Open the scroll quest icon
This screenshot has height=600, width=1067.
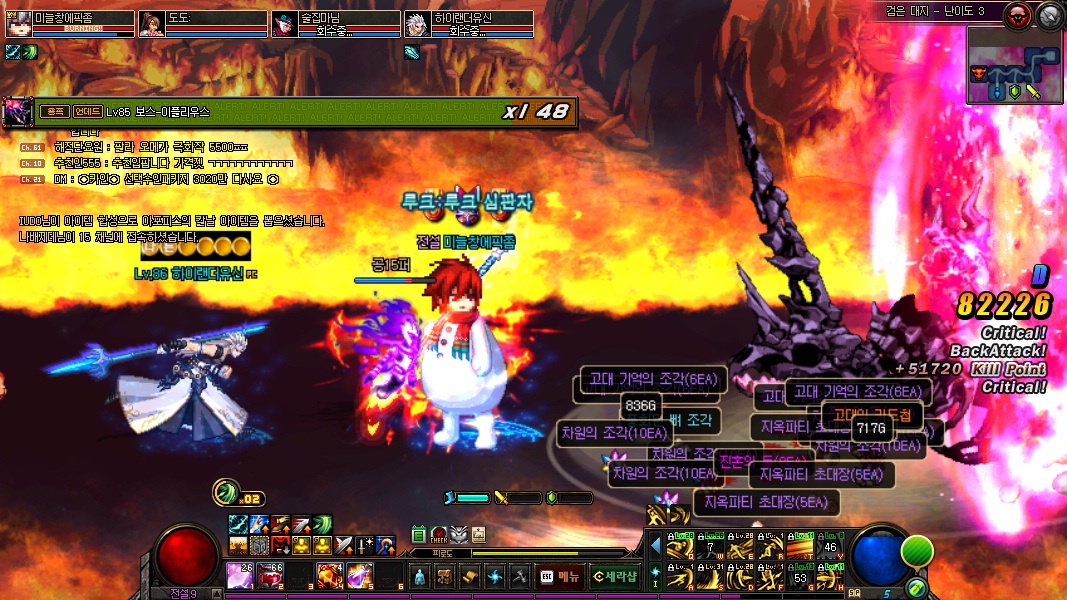pyautogui.click(x=469, y=576)
